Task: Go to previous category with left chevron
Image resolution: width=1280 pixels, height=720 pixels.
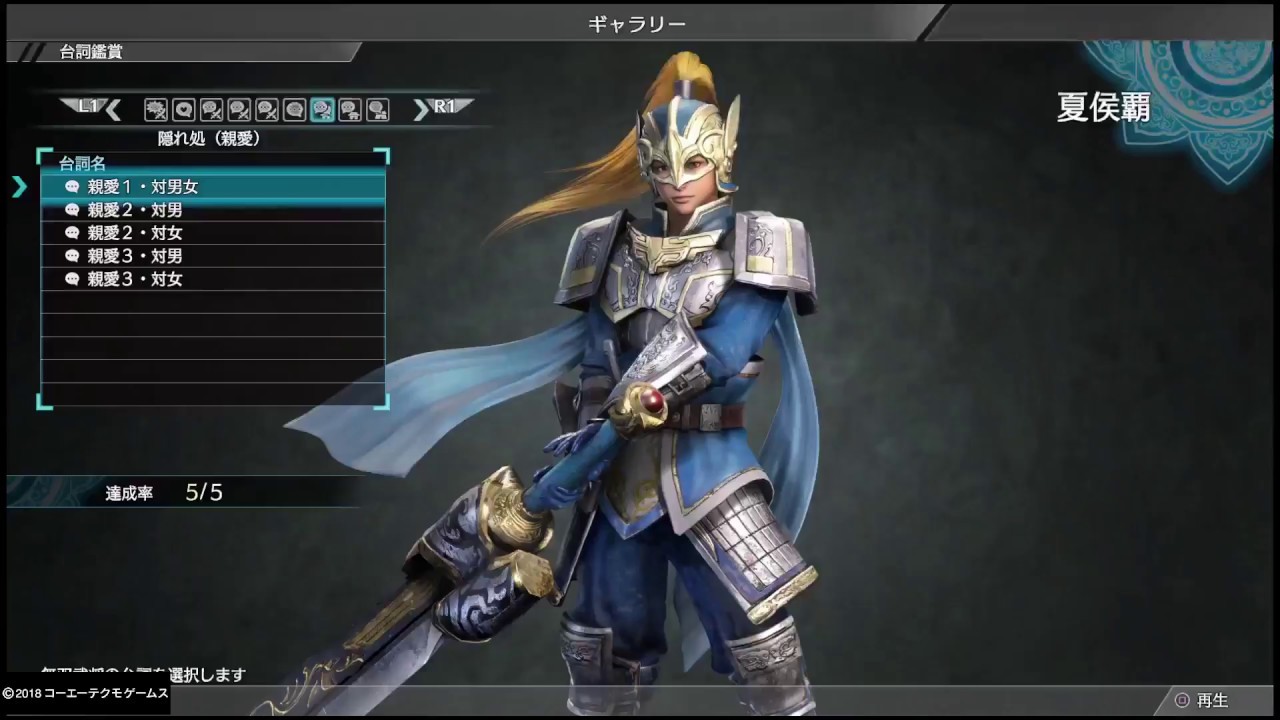Action: tap(113, 109)
